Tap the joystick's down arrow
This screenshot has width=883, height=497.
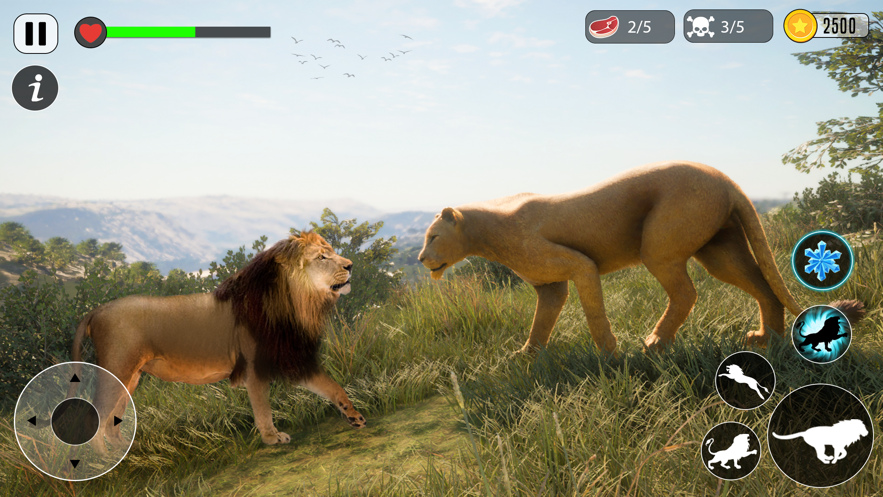(75, 463)
